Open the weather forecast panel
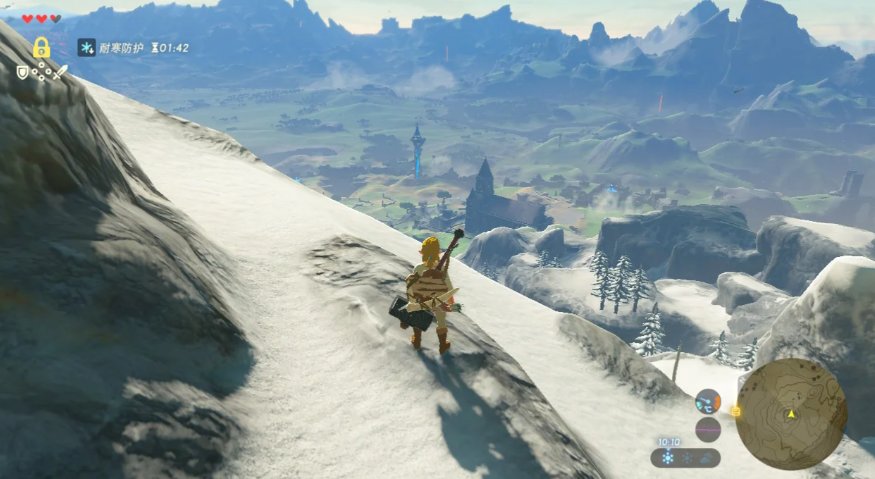Viewport: 875px width, 479px height. point(685,457)
